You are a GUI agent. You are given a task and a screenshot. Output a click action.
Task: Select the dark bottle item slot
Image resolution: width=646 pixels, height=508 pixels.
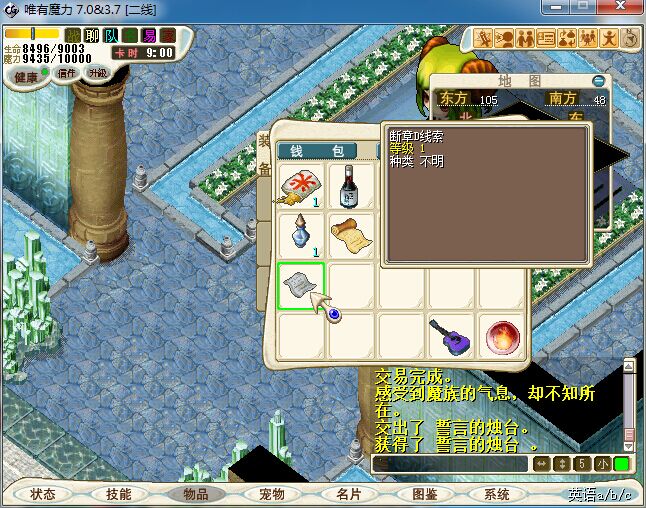(x=351, y=186)
